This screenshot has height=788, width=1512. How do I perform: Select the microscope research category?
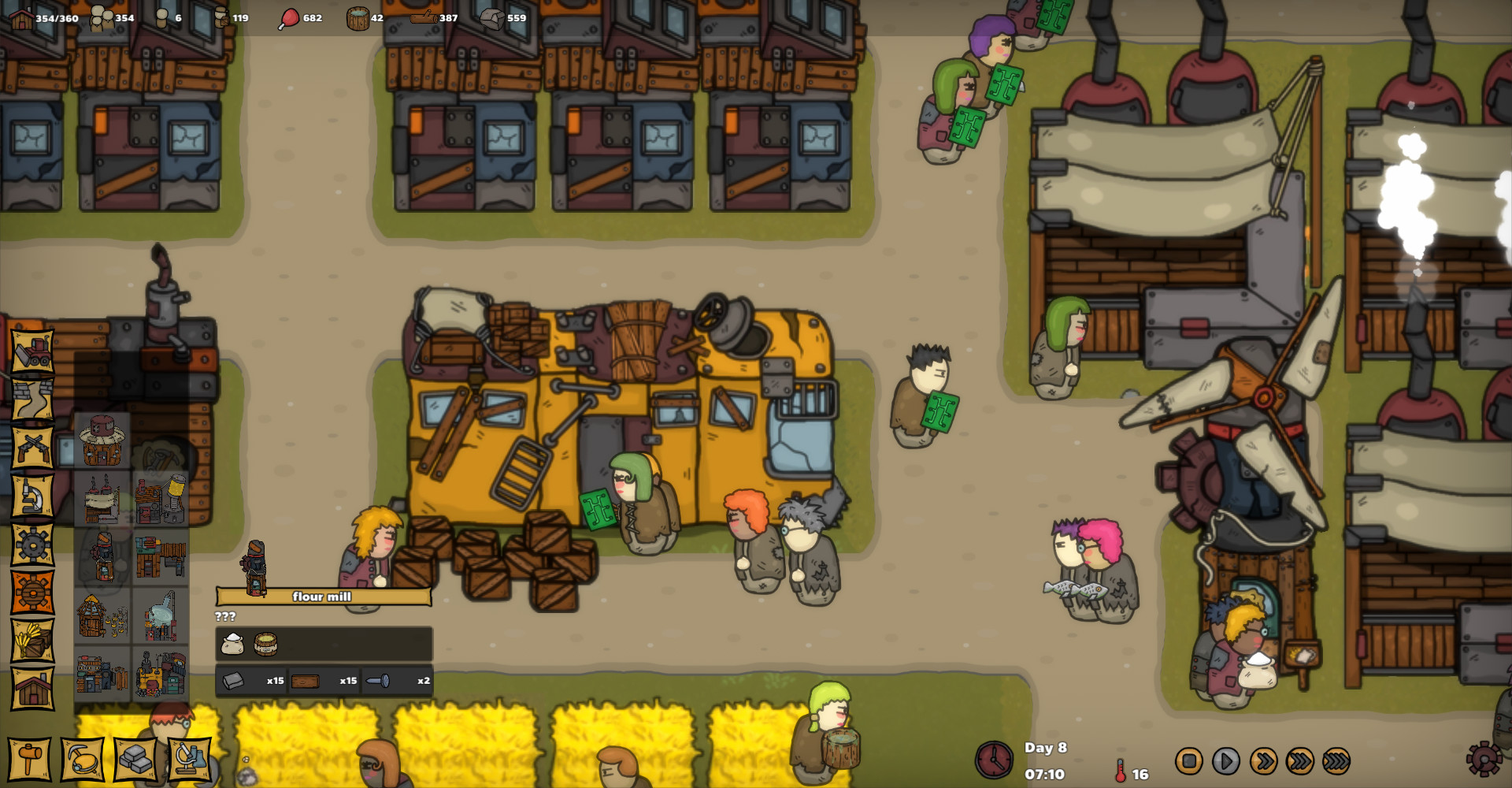pos(31,493)
